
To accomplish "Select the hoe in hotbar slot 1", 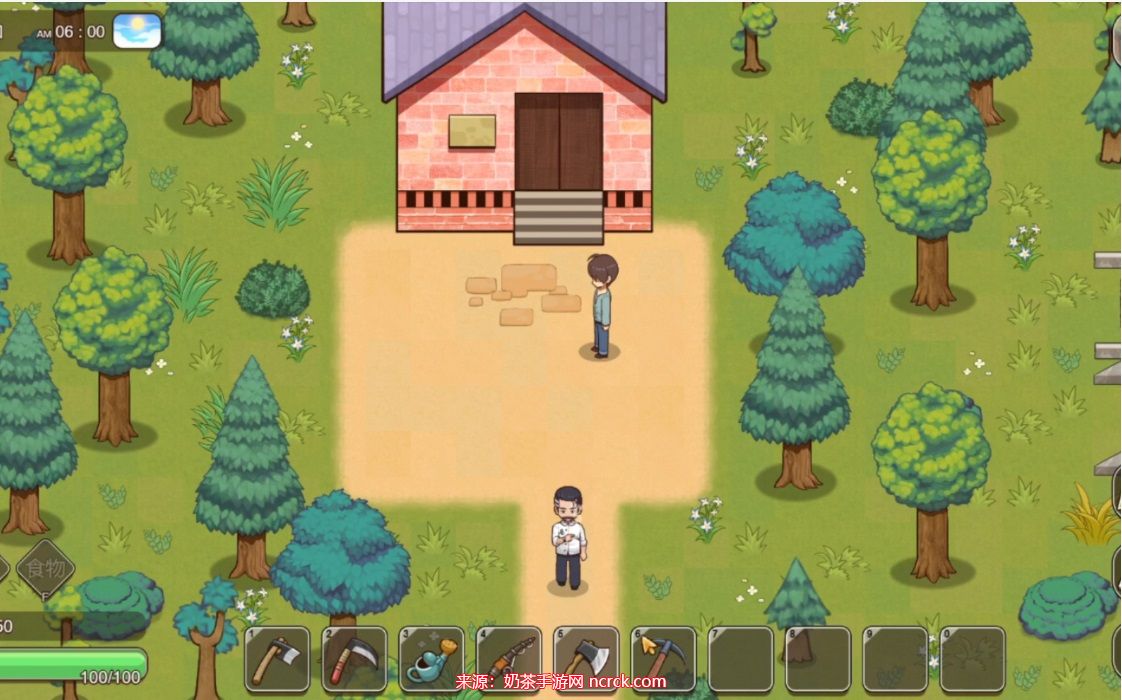I will pyautogui.click(x=277, y=659).
